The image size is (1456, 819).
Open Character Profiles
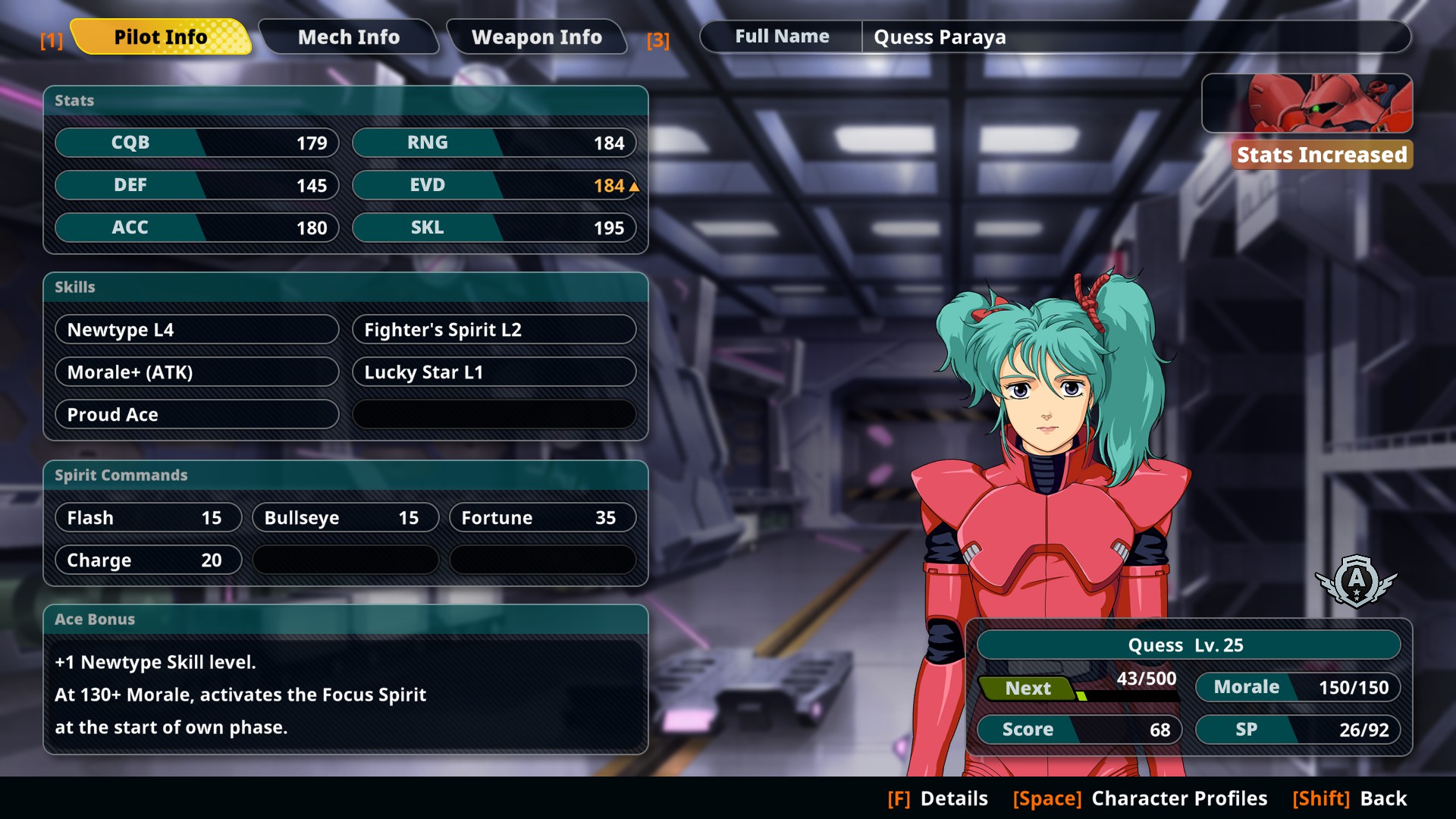point(1140,799)
